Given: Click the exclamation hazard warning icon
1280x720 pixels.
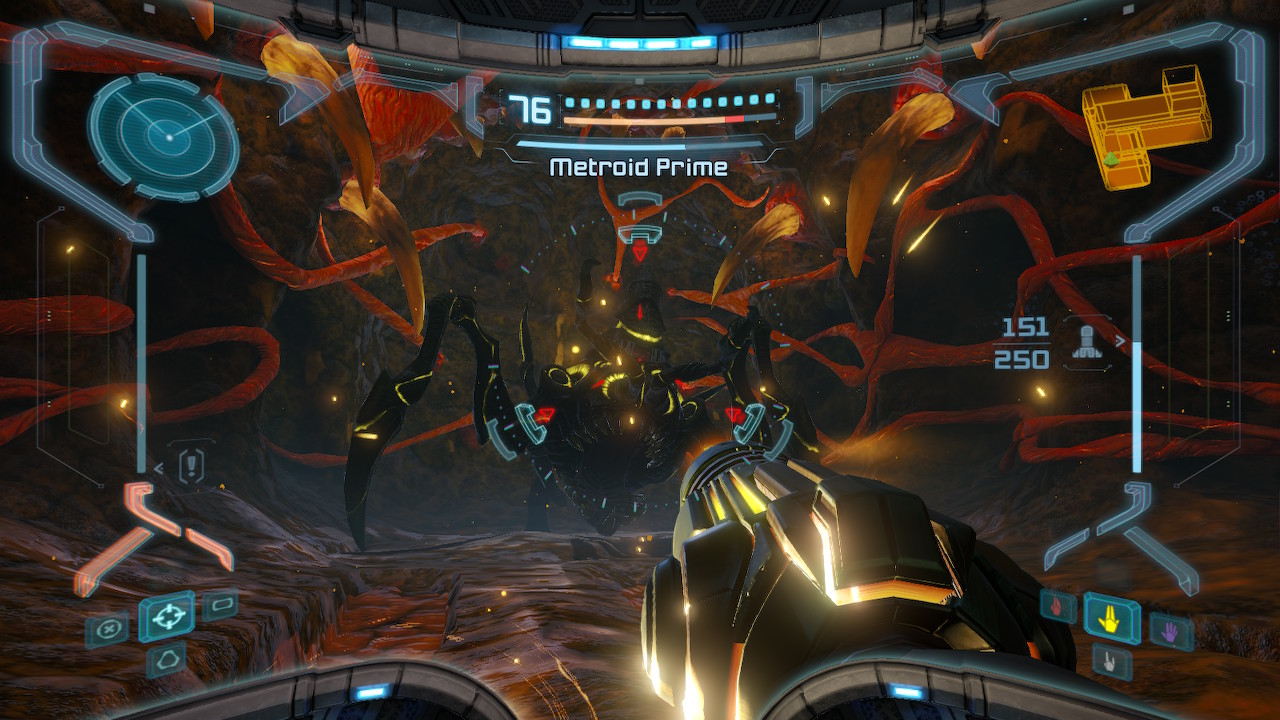Looking at the screenshot, I should point(190,466).
